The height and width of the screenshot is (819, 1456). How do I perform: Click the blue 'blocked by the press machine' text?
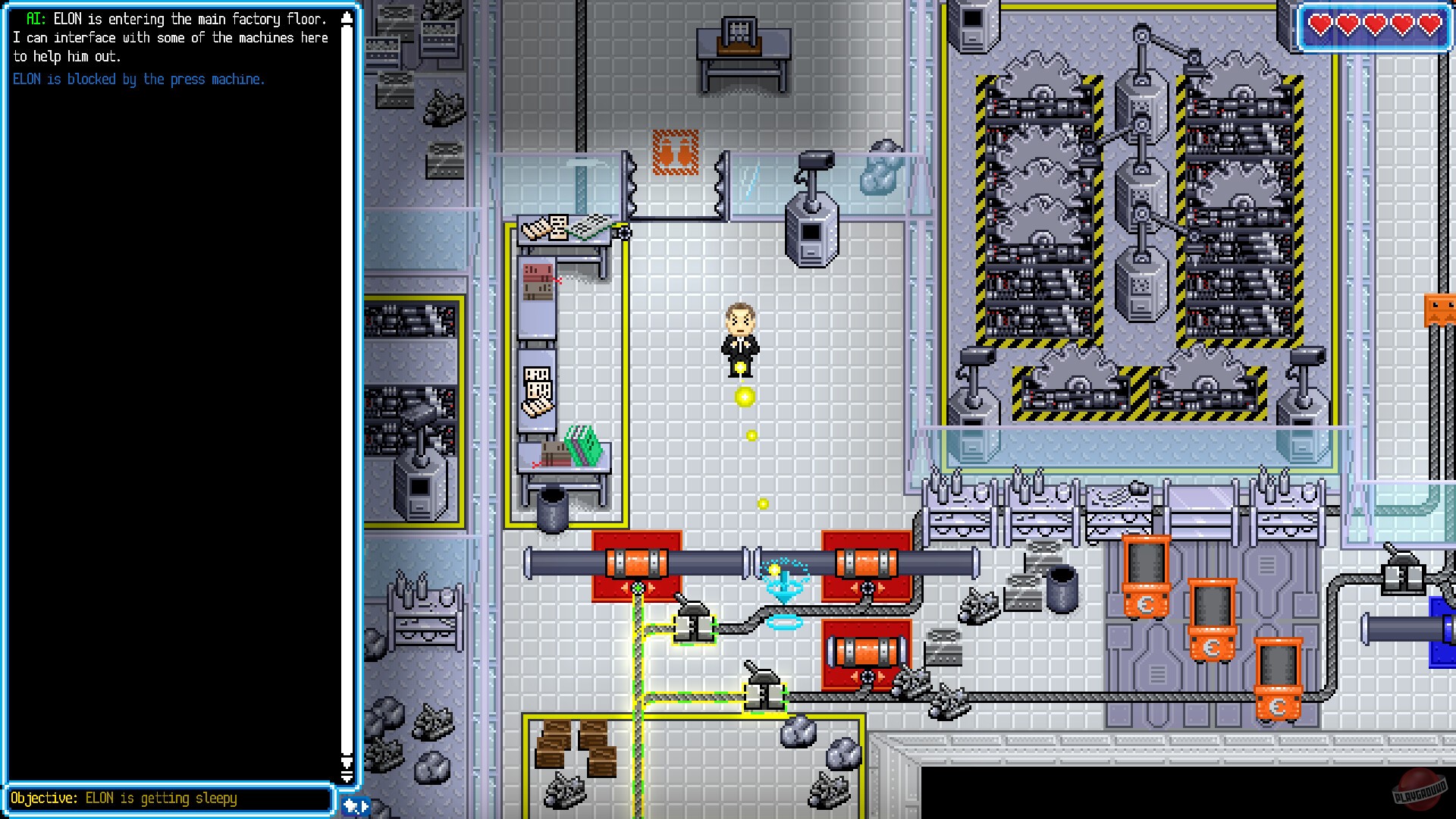138,79
